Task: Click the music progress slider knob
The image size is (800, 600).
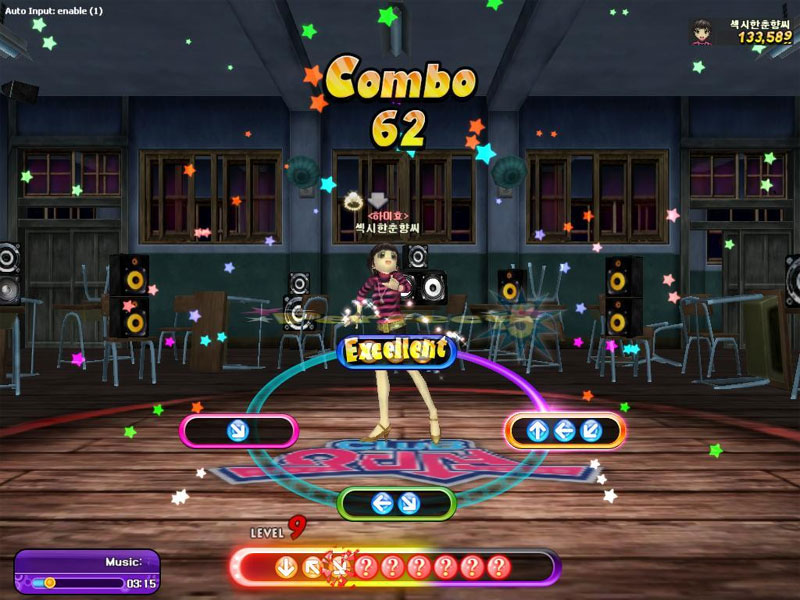Action: coord(49,582)
